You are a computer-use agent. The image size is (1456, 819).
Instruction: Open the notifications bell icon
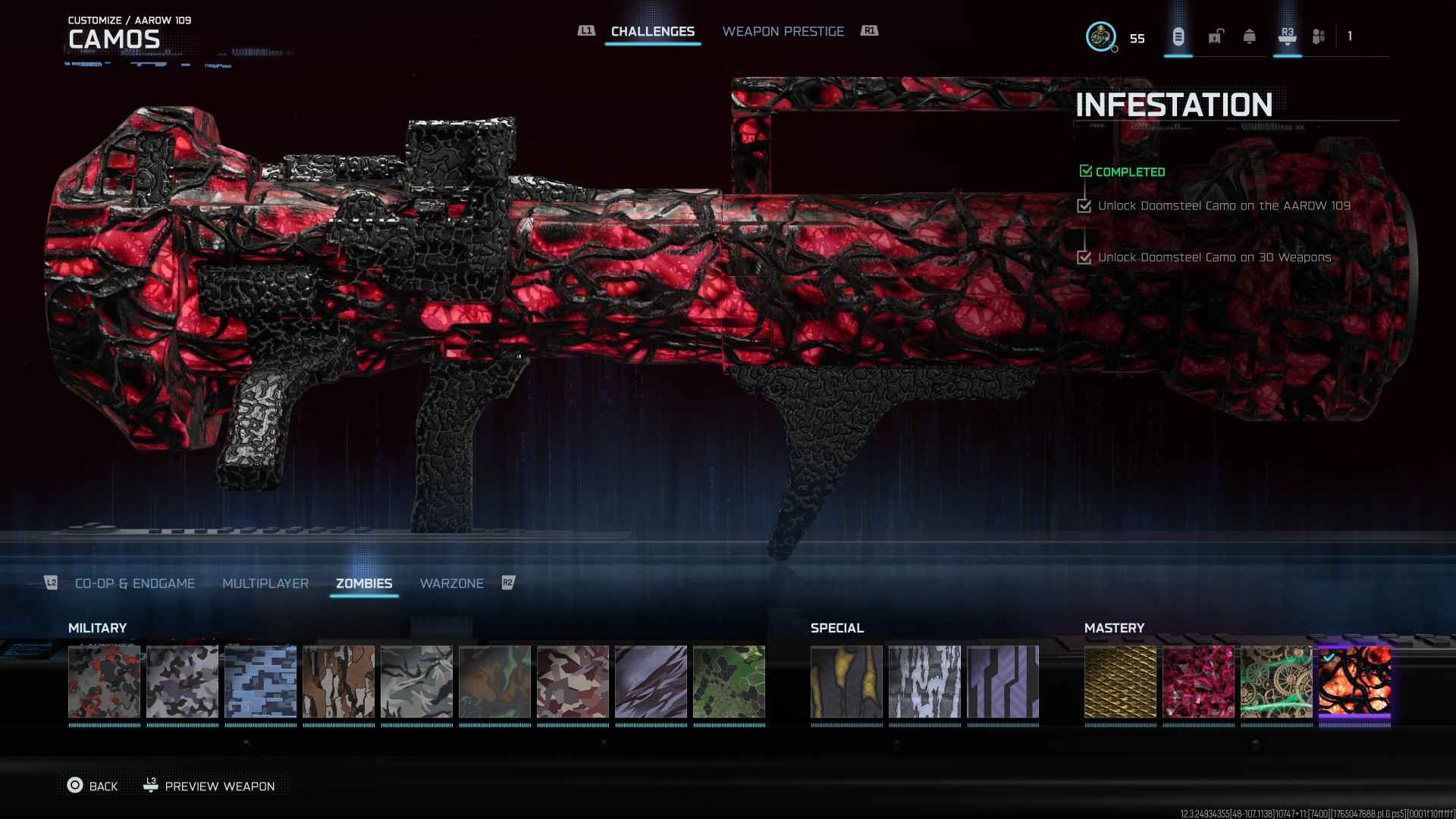[x=1249, y=36]
